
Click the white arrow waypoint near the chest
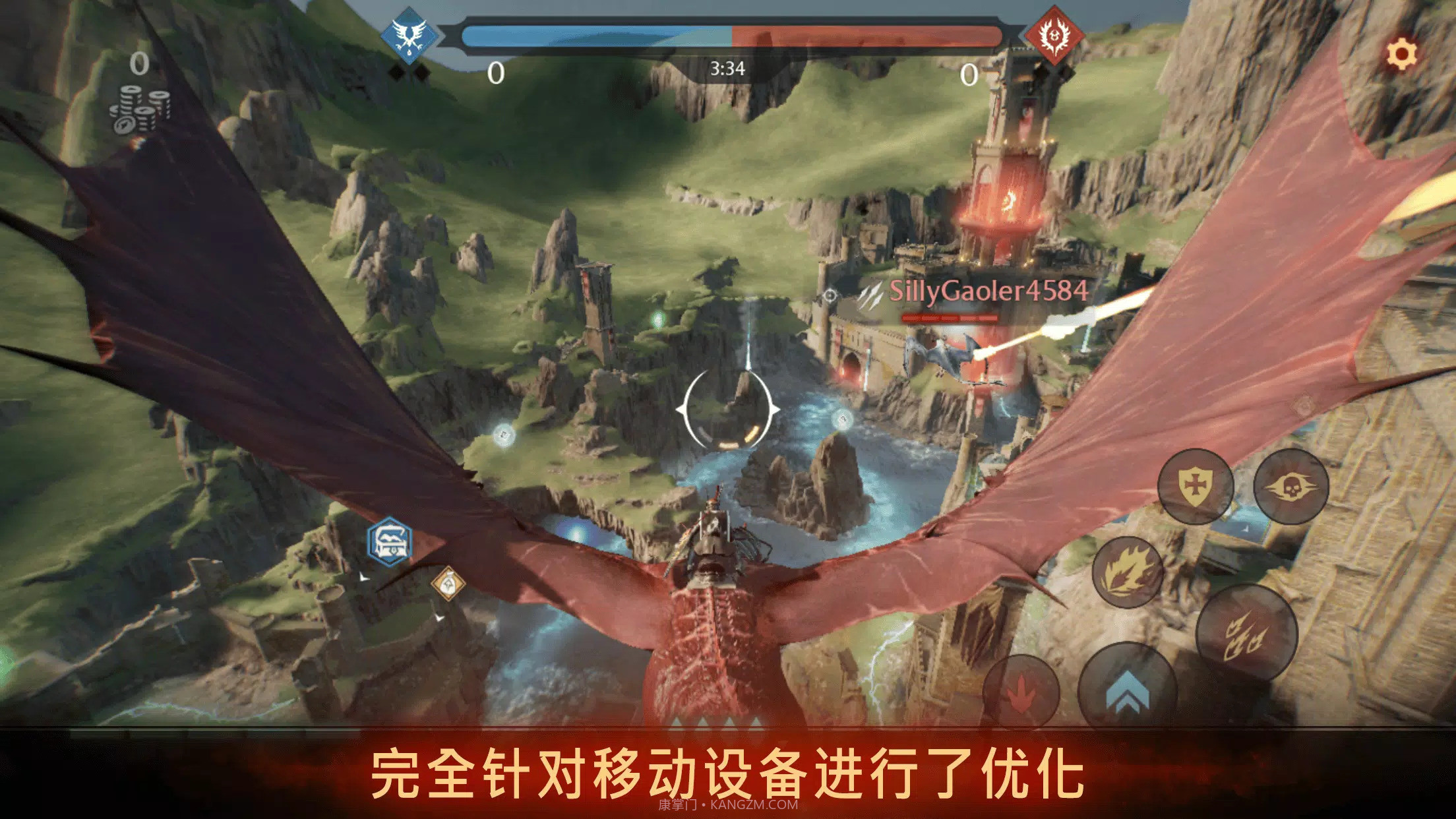point(365,577)
